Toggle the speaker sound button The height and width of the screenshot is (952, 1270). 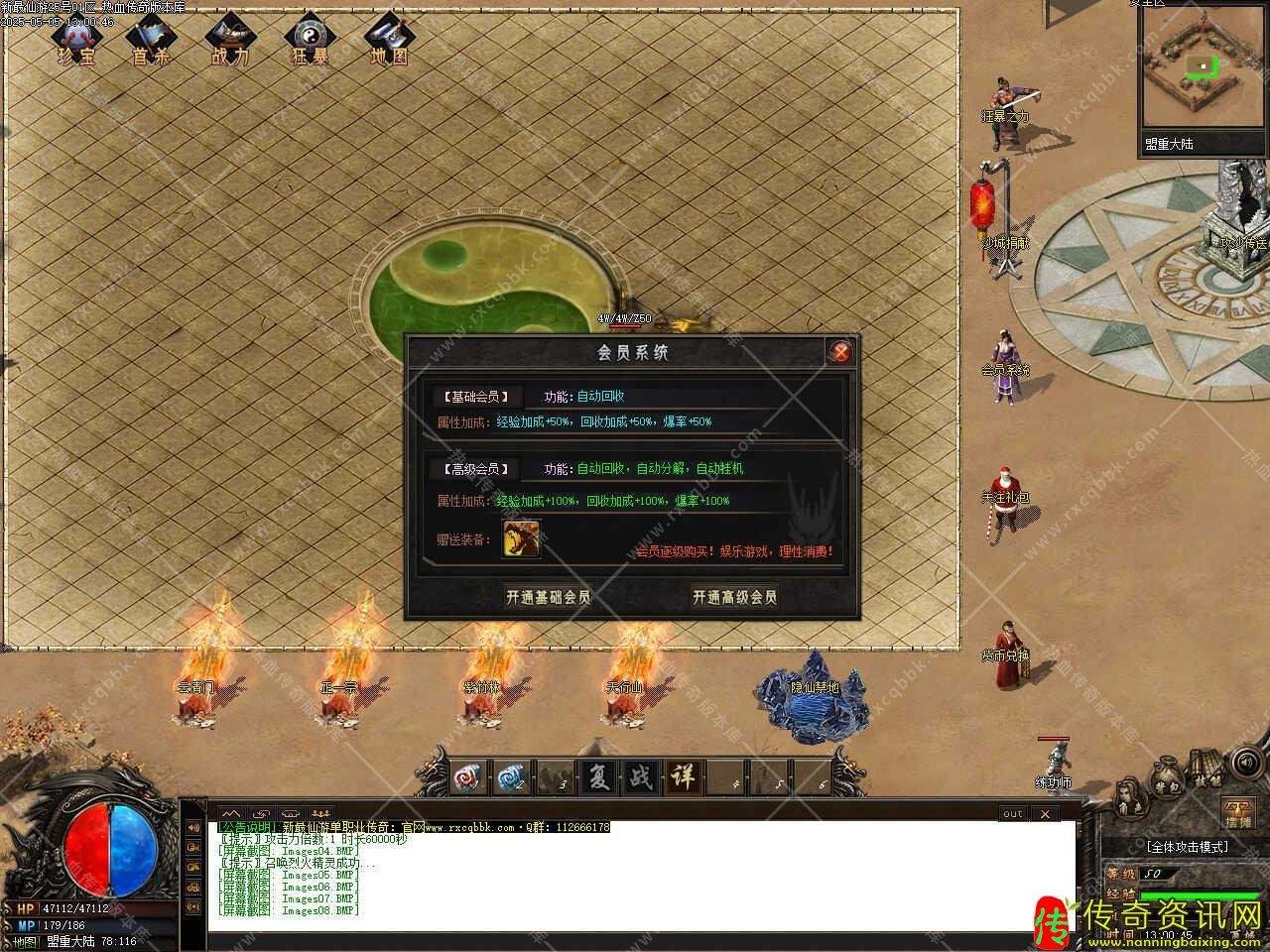[1245, 764]
